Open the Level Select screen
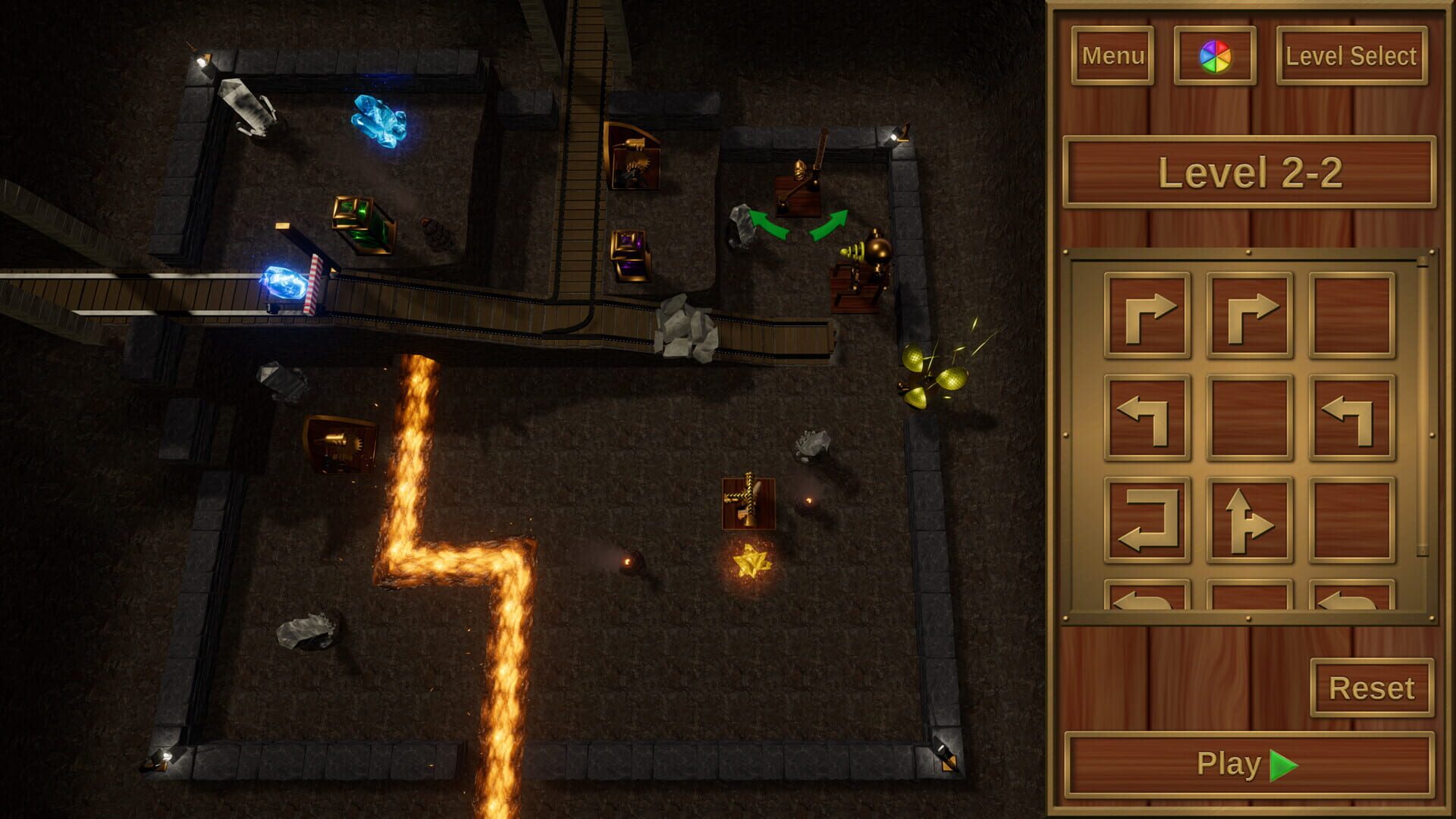The height and width of the screenshot is (819, 1456). click(x=1351, y=55)
